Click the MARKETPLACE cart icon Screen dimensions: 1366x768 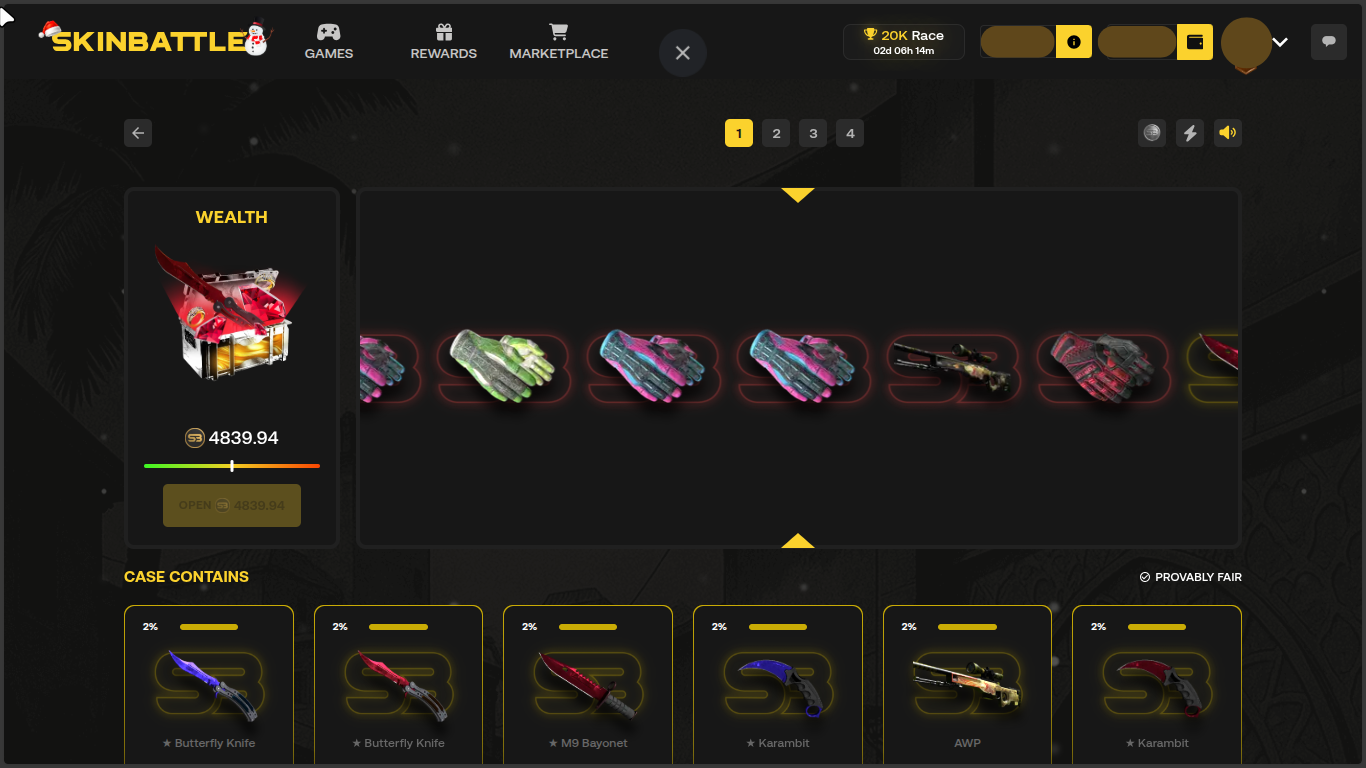558,33
